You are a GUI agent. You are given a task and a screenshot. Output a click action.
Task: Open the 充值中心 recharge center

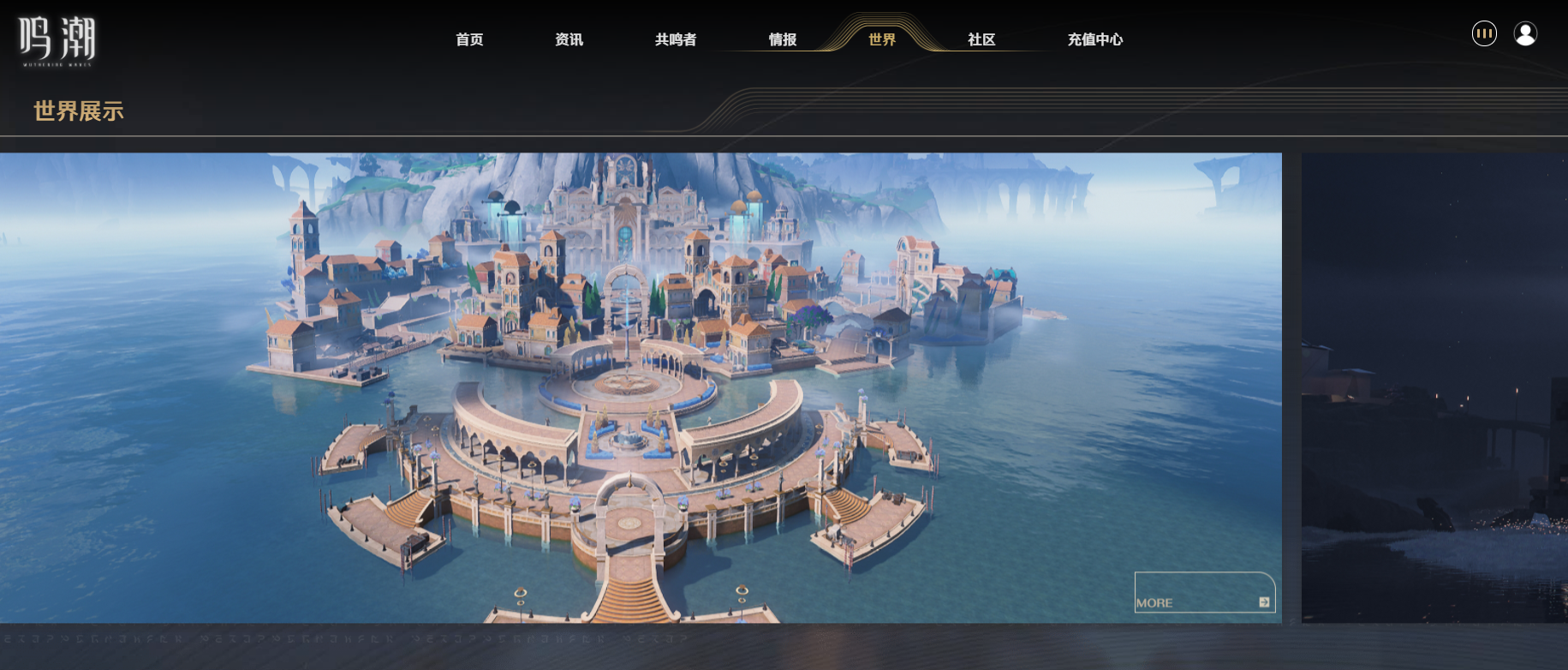(1094, 39)
